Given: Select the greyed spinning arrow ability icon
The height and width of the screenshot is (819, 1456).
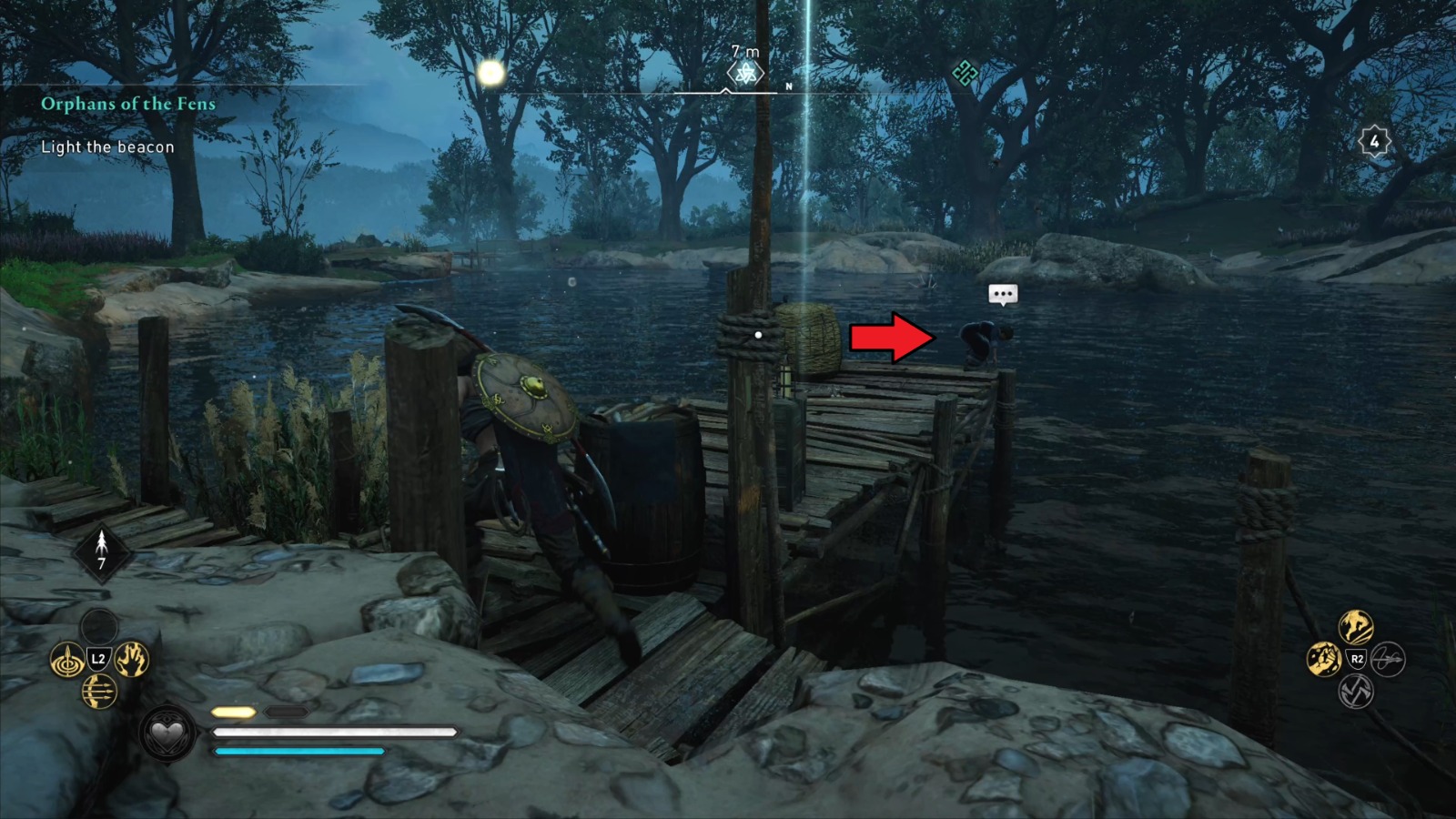Looking at the screenshot, I should coord(1388,660).
